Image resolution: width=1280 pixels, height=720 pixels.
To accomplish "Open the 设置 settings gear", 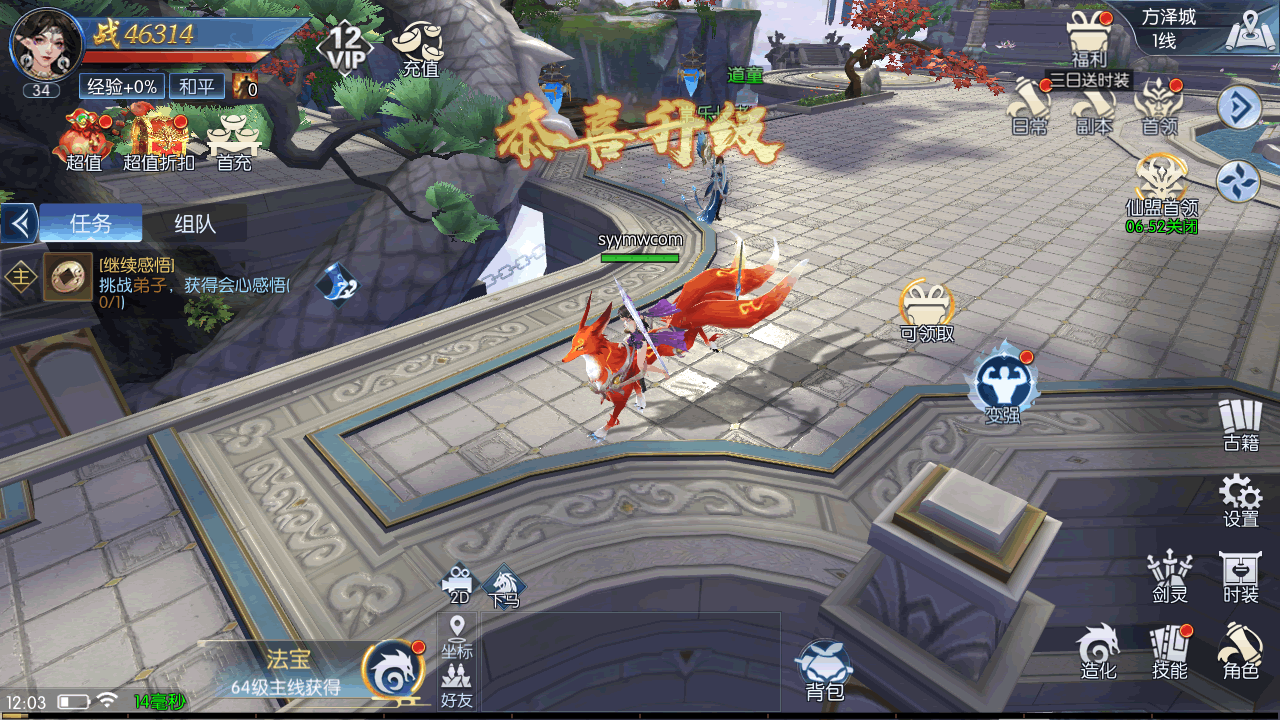I will [x=1240, y=499].
